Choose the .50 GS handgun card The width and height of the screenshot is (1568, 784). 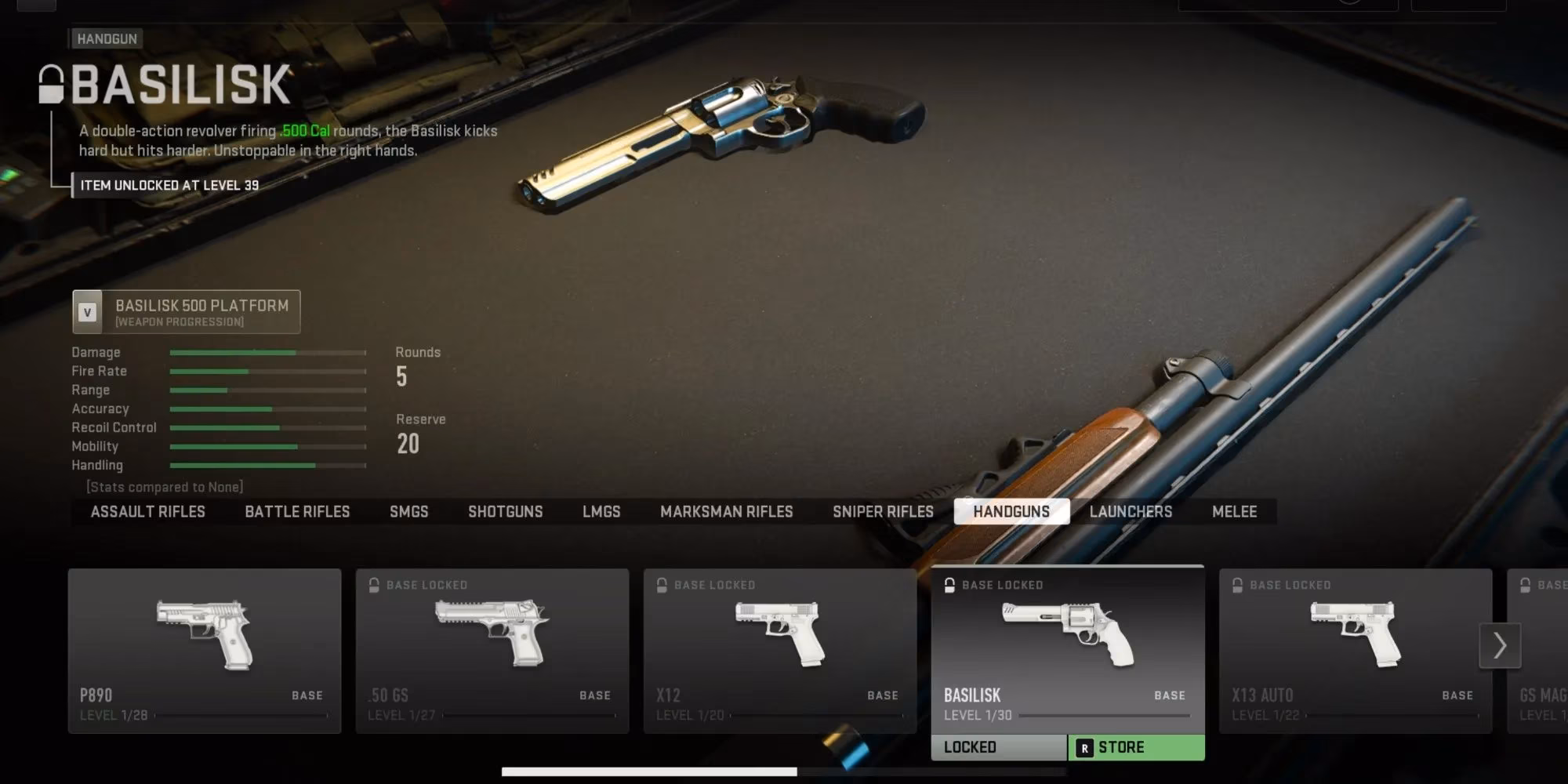pyautogui.click(x=492, y=651)
